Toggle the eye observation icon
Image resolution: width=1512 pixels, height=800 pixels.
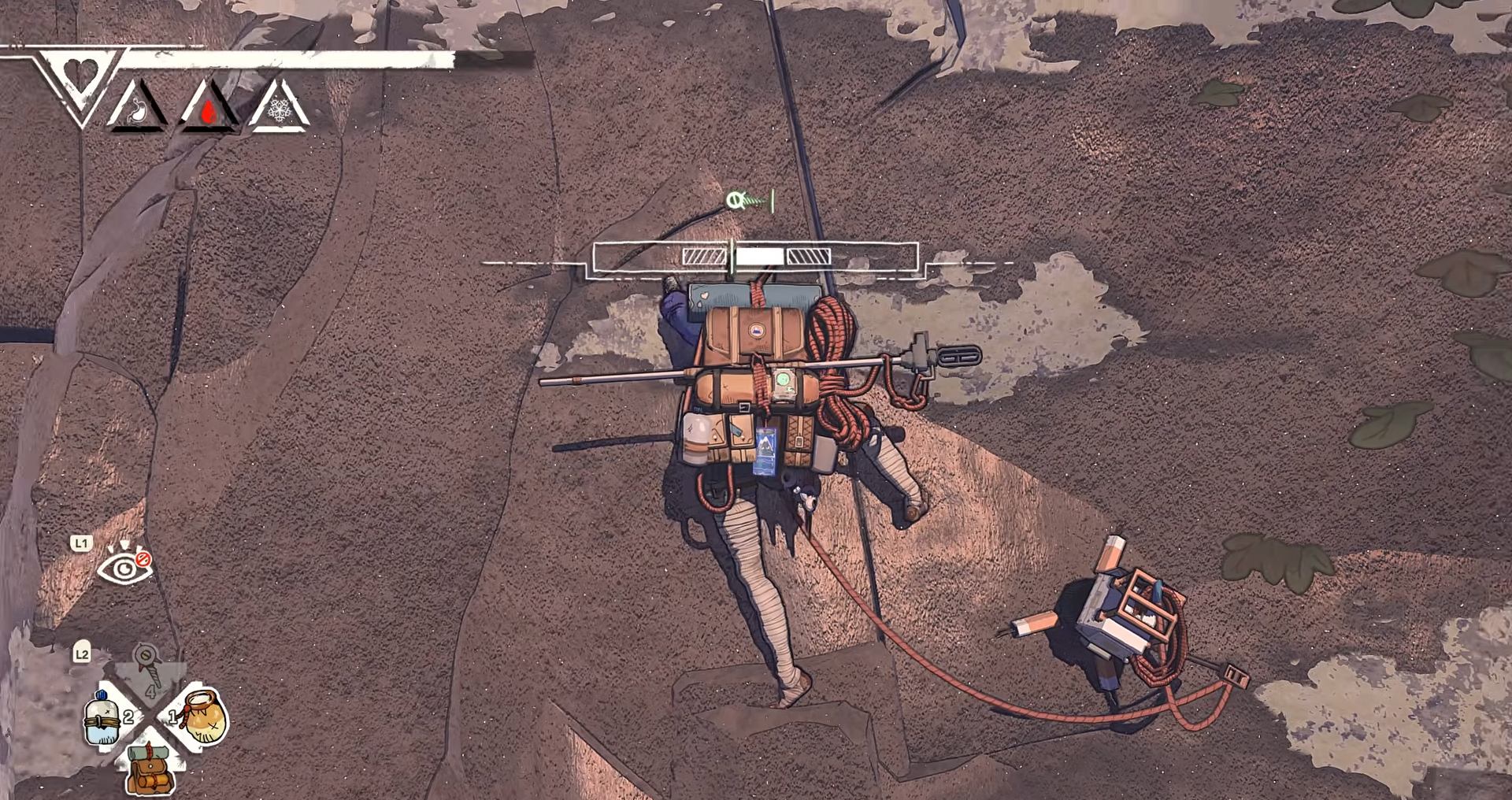[x=124, y=565]
